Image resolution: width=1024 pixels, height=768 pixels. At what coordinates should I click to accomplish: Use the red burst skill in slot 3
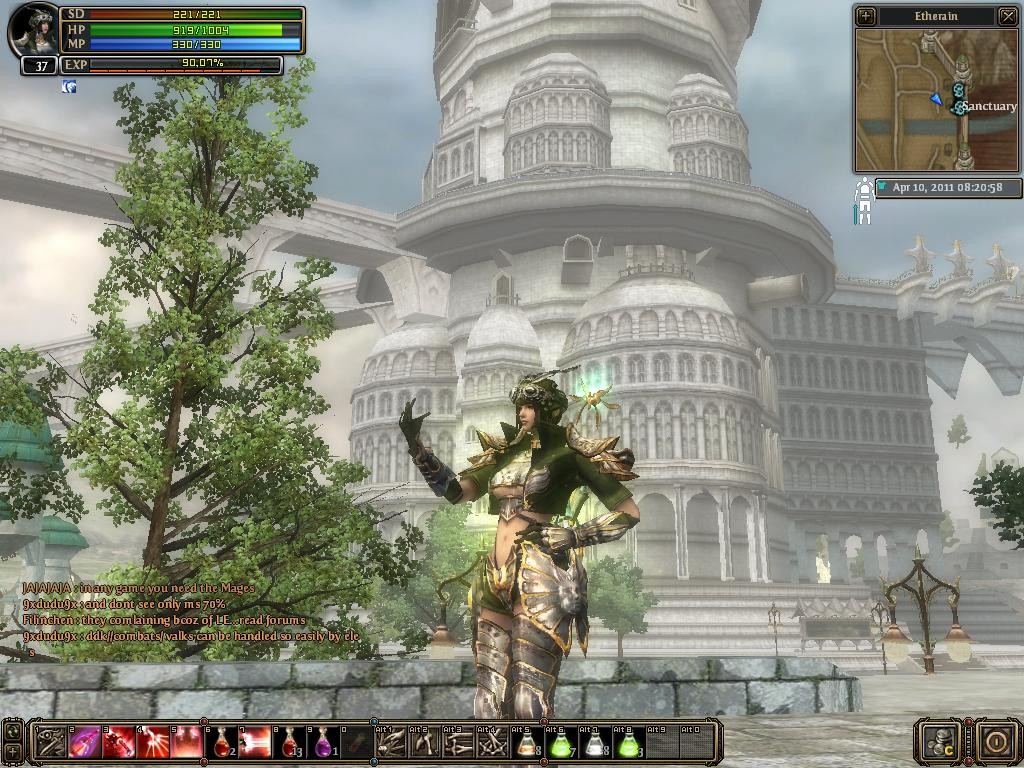[x=118, y=742]
